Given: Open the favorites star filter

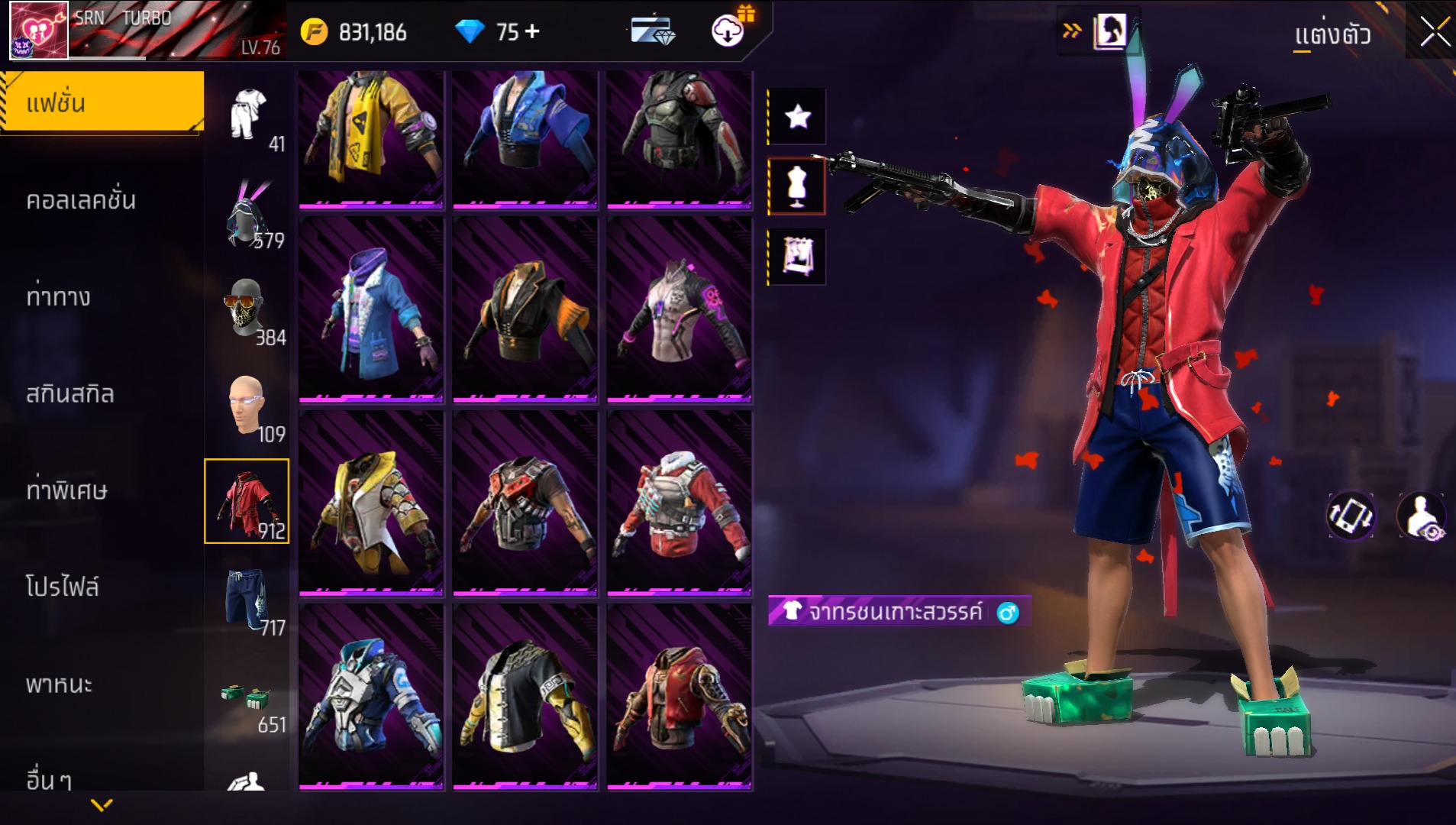Looking at the screenshot, I should pyautogui.click(x=797, y=116).
